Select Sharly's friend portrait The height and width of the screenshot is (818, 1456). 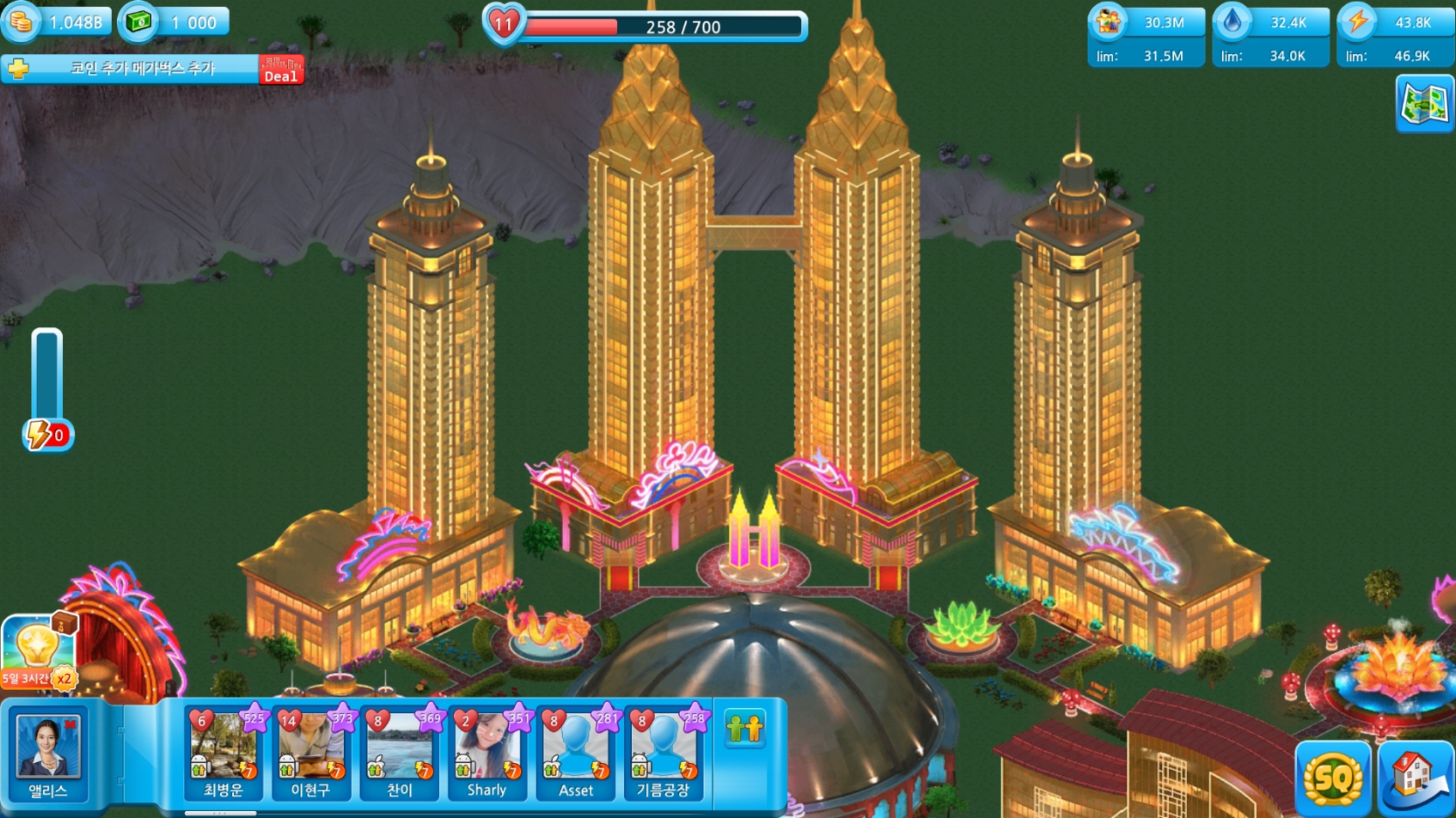click(x=487, y=753)
